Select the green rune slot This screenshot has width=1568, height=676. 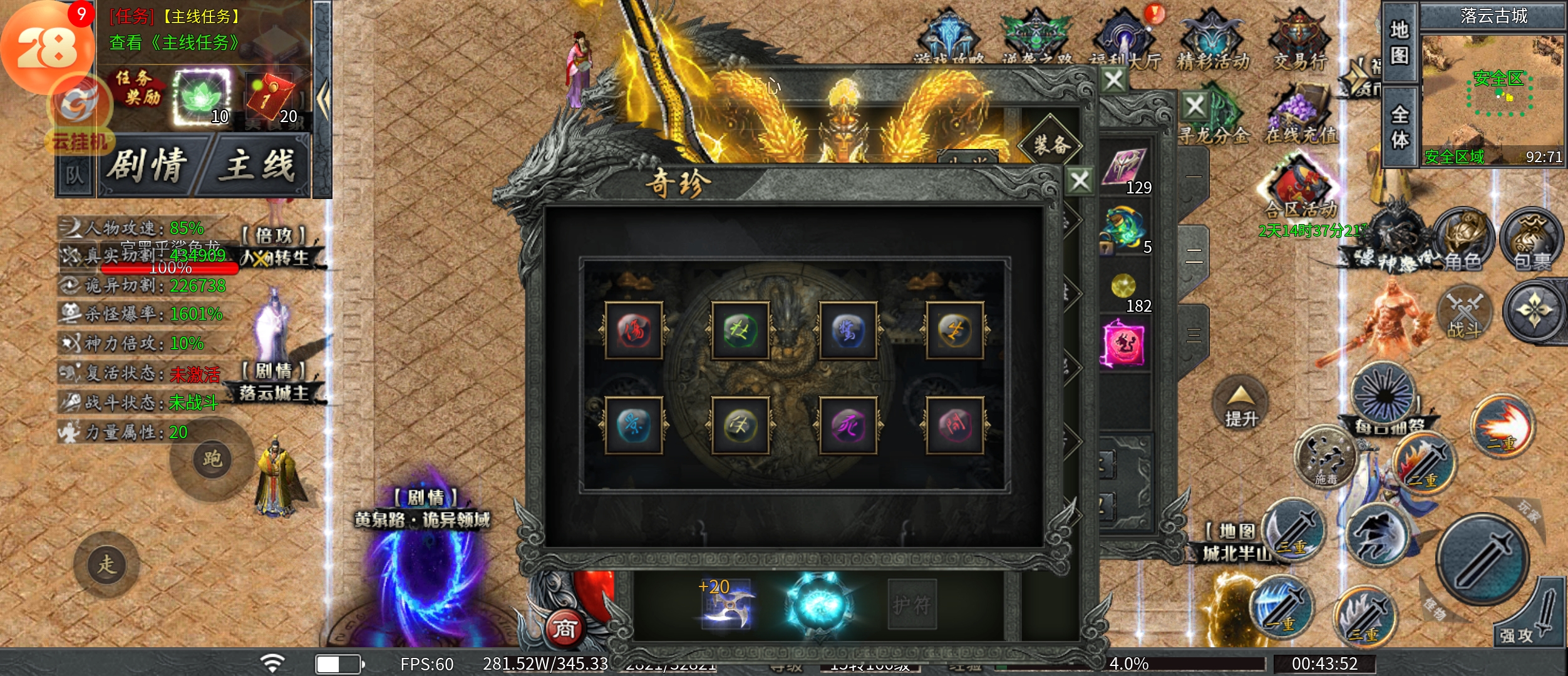point(740,330)
